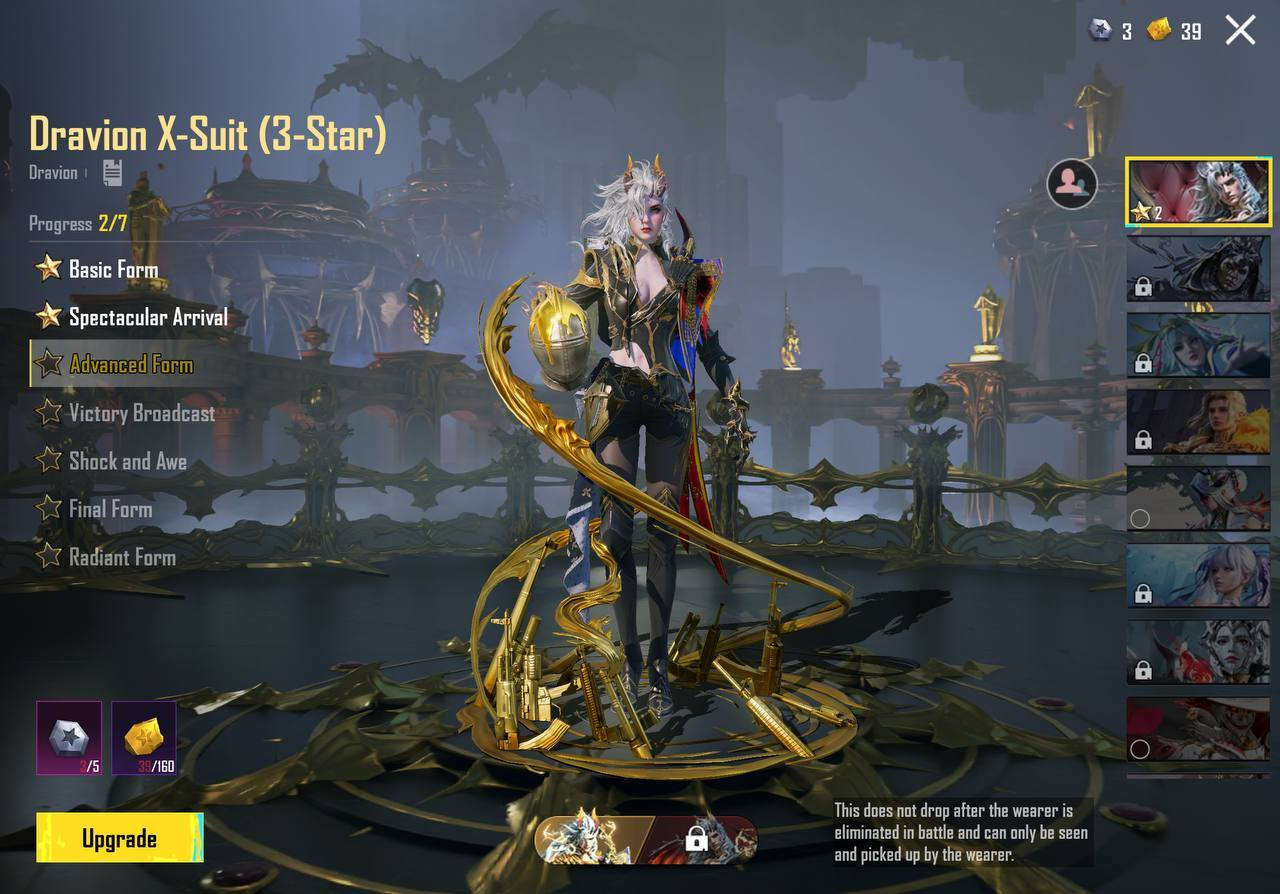Open the Dravion document info icon
This screenshot has width=1280, height=894.
(112, 173)
